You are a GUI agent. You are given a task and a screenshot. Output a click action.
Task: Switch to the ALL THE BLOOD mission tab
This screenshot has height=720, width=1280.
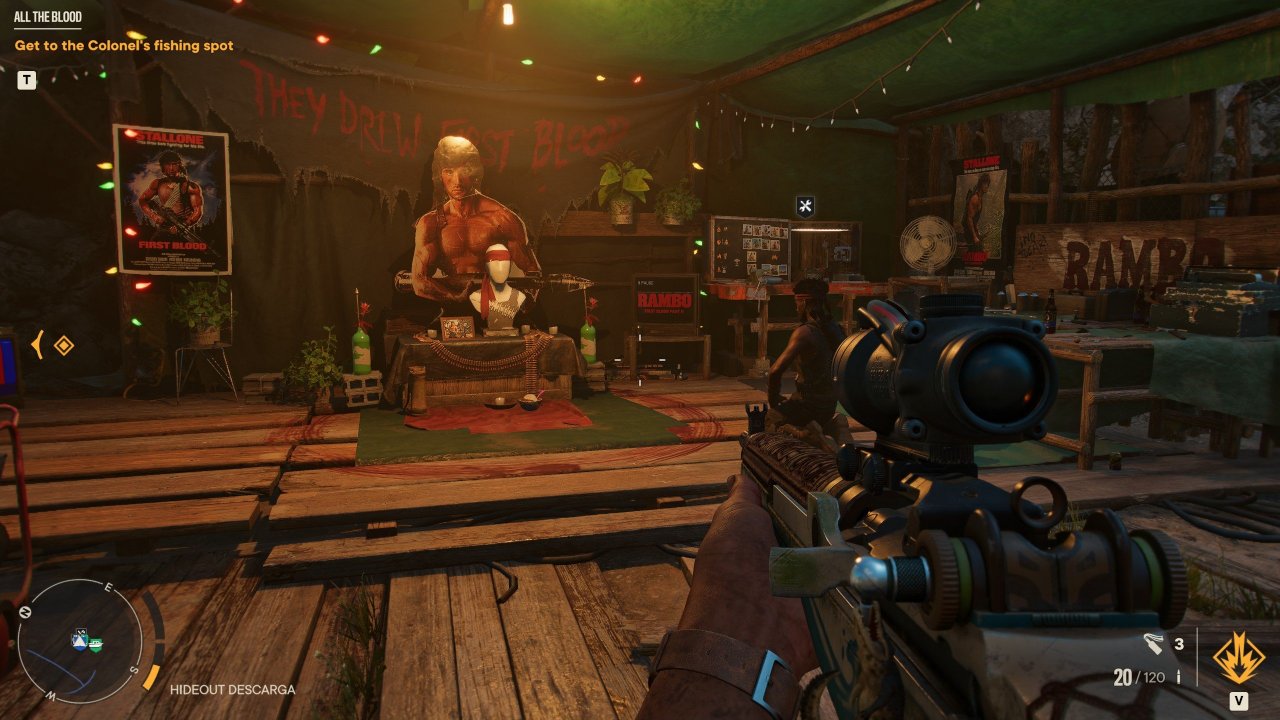(48, 17)
